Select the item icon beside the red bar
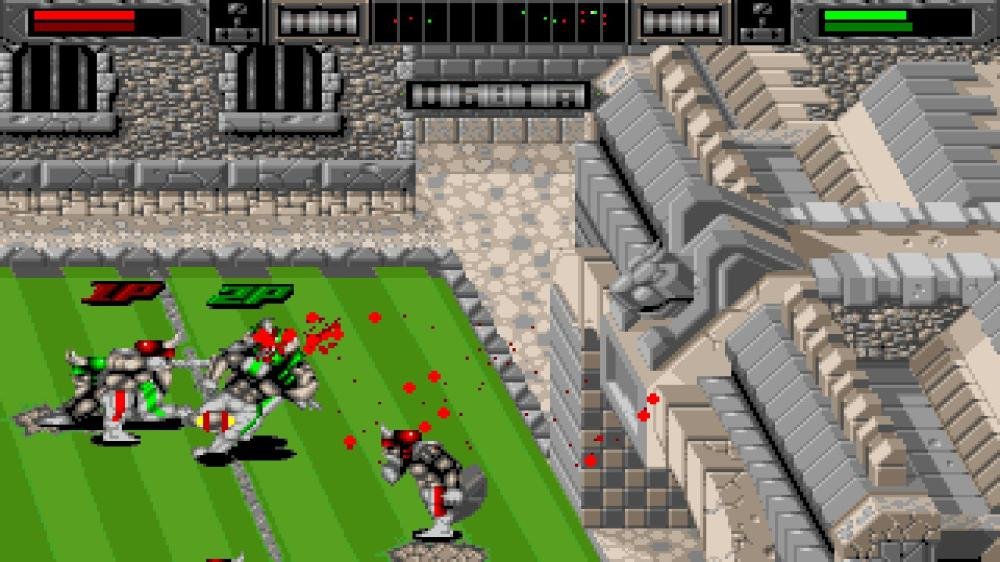This screenshot has height=562, width=1000. click(237, 22)
